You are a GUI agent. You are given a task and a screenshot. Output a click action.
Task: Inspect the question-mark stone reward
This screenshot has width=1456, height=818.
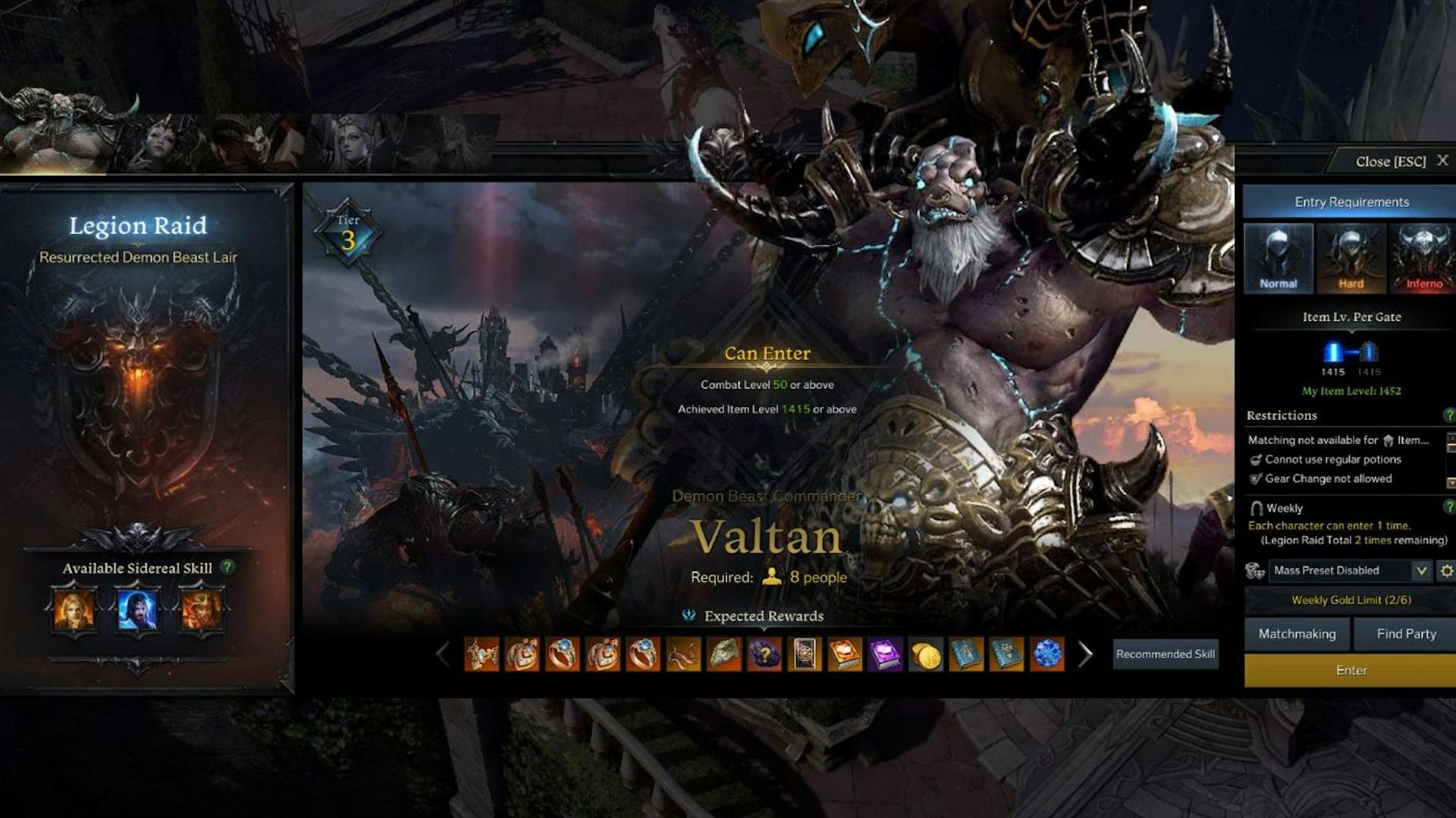coord(764,654)
